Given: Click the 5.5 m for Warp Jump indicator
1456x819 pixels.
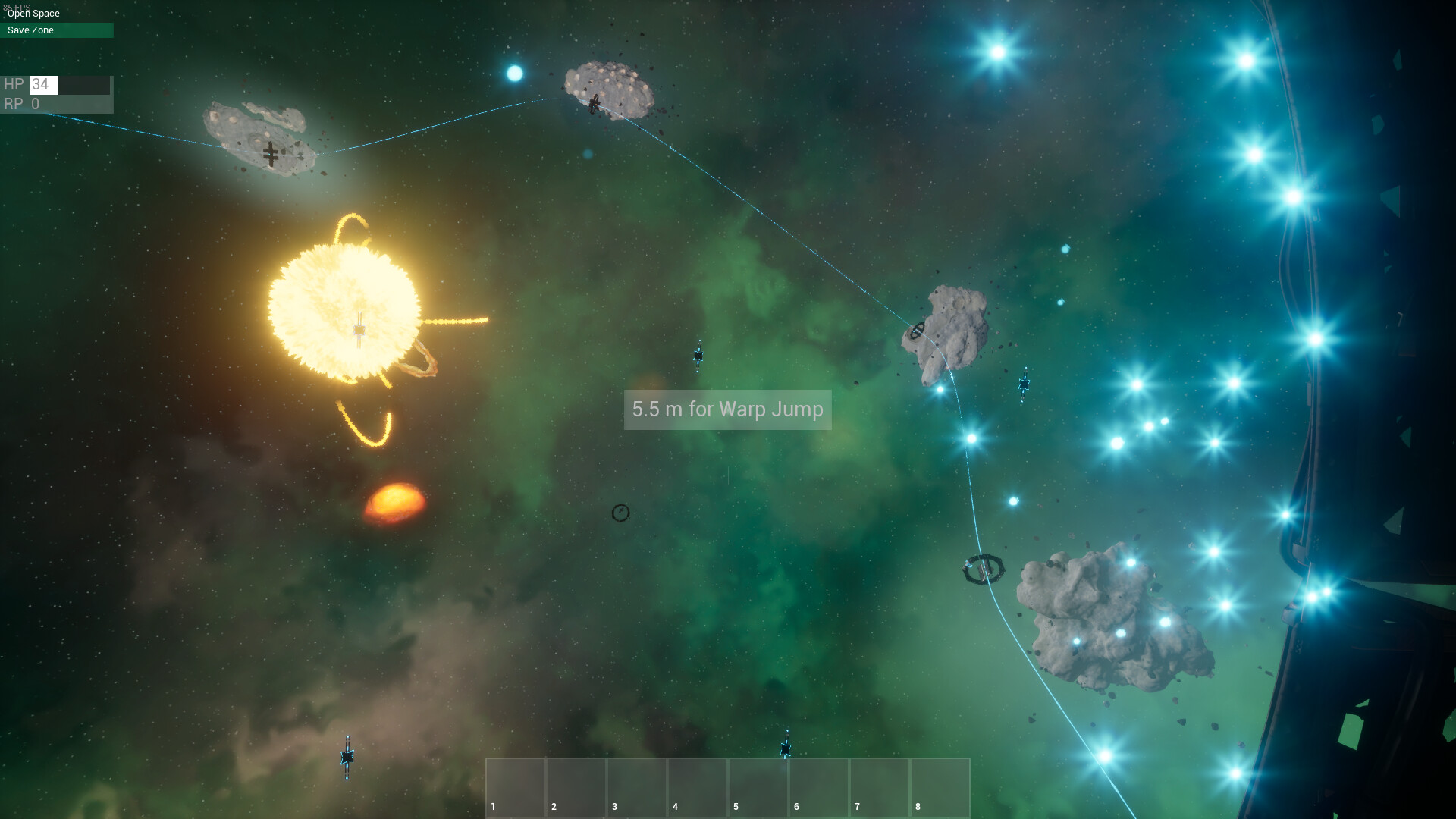Looking at the screenshot, I should [x=726, y=409].
